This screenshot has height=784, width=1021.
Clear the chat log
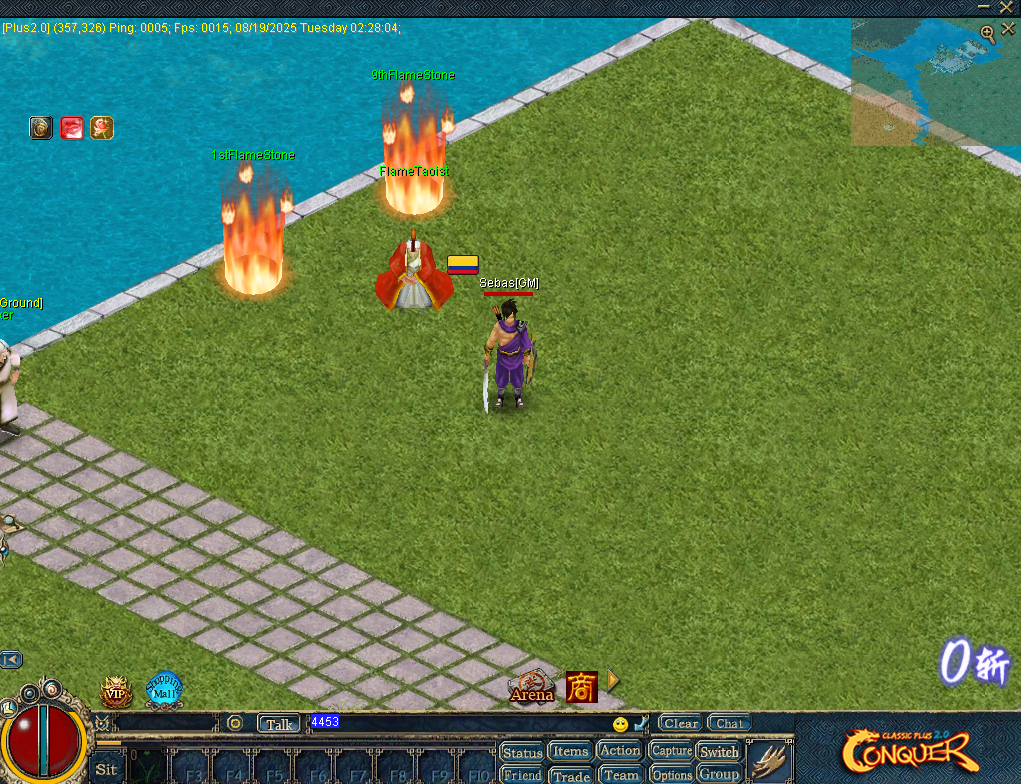[680, 723]
